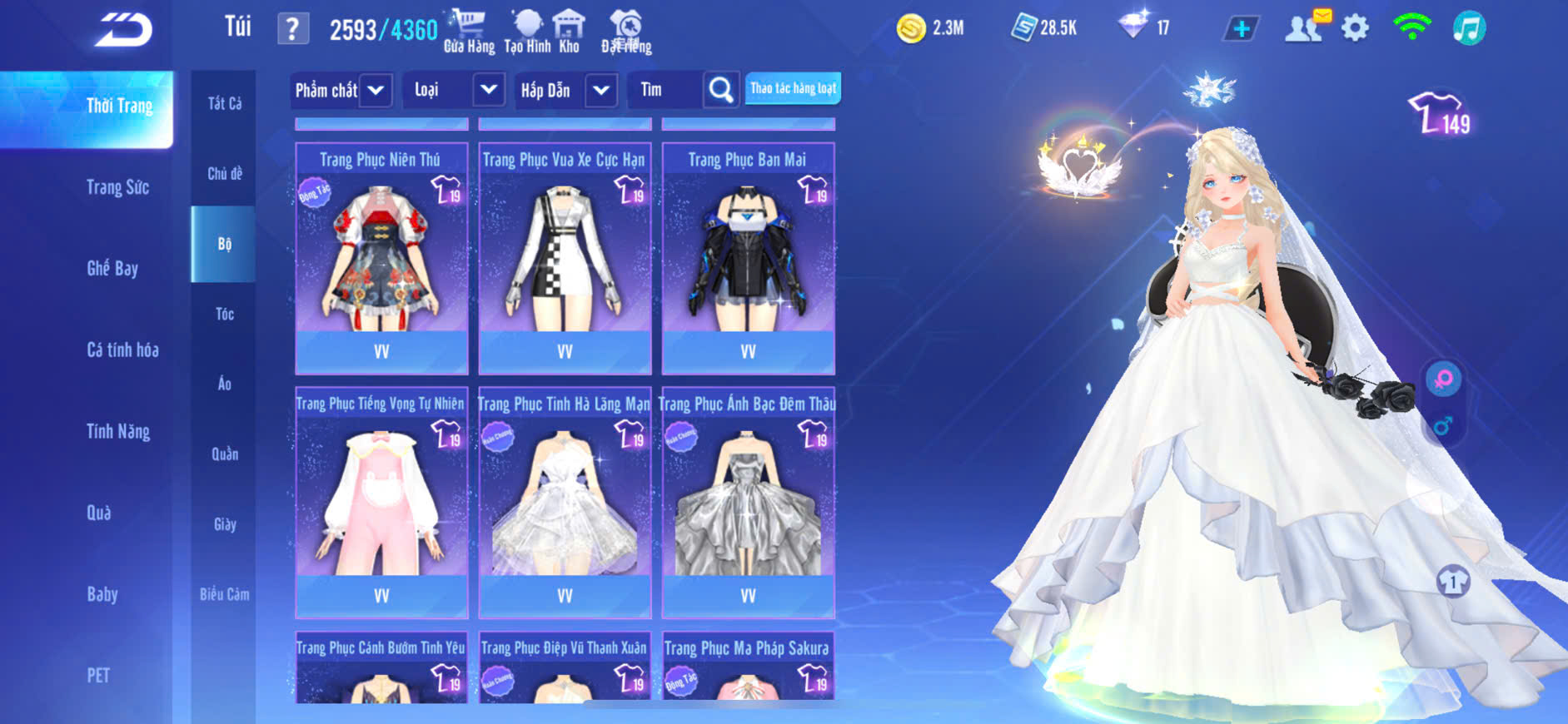Click the magnifying glass search button
Image resolution: width=1568 pixels, height=724 pixels.
(x=720, y=90)
